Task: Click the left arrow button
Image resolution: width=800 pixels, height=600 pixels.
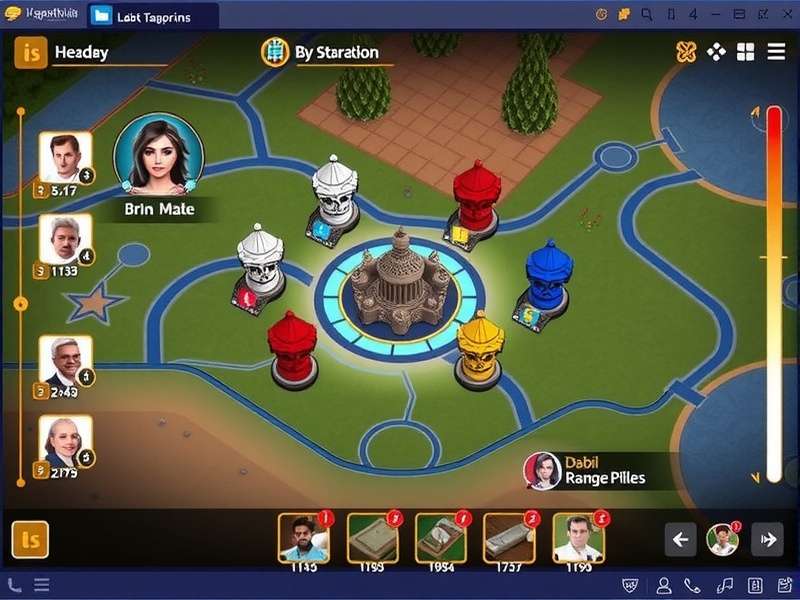Action: (680, 540)
